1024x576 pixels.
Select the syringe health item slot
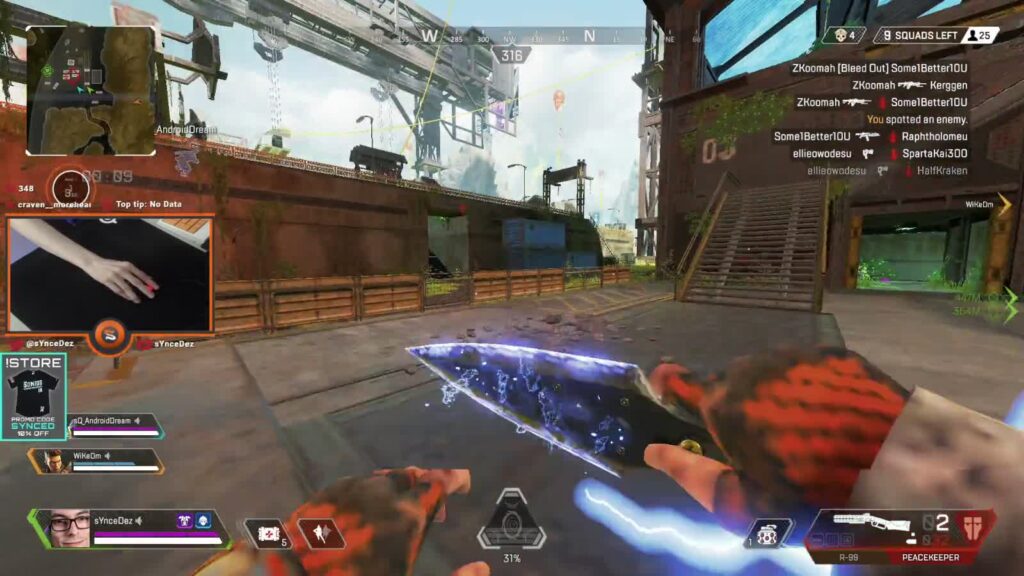tap(267, 534)
